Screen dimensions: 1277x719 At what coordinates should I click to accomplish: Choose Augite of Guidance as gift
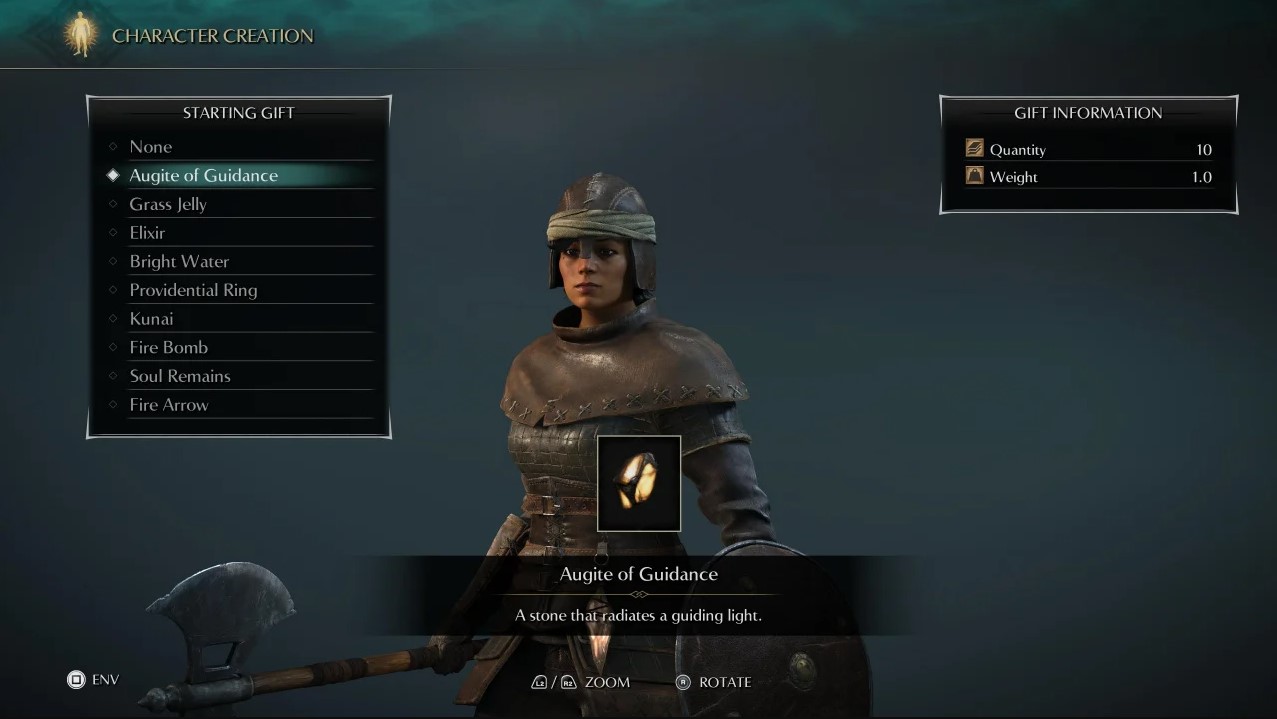[203, 176]
